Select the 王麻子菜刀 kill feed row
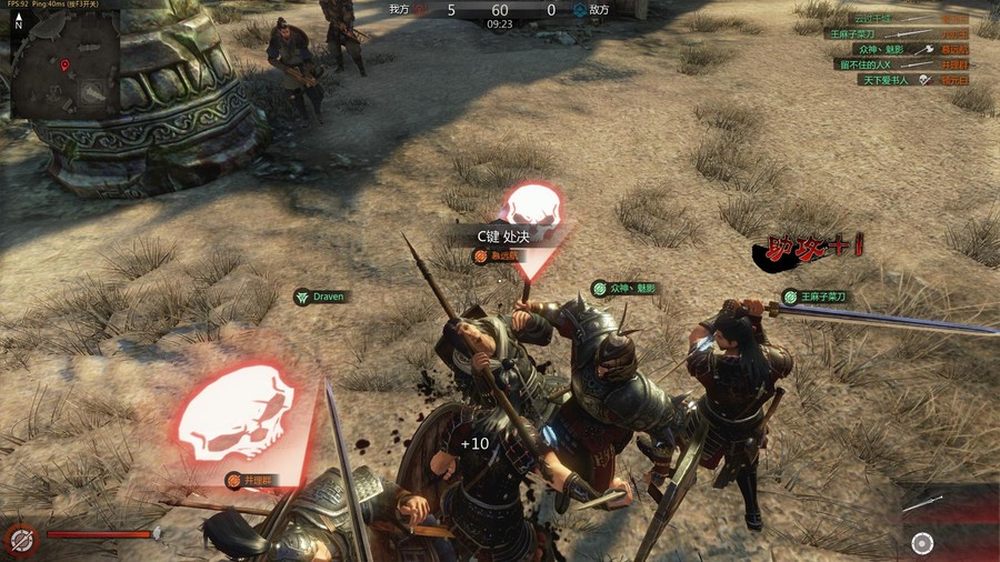This screenshot has width=1000, height=562. tap(895, 33)
